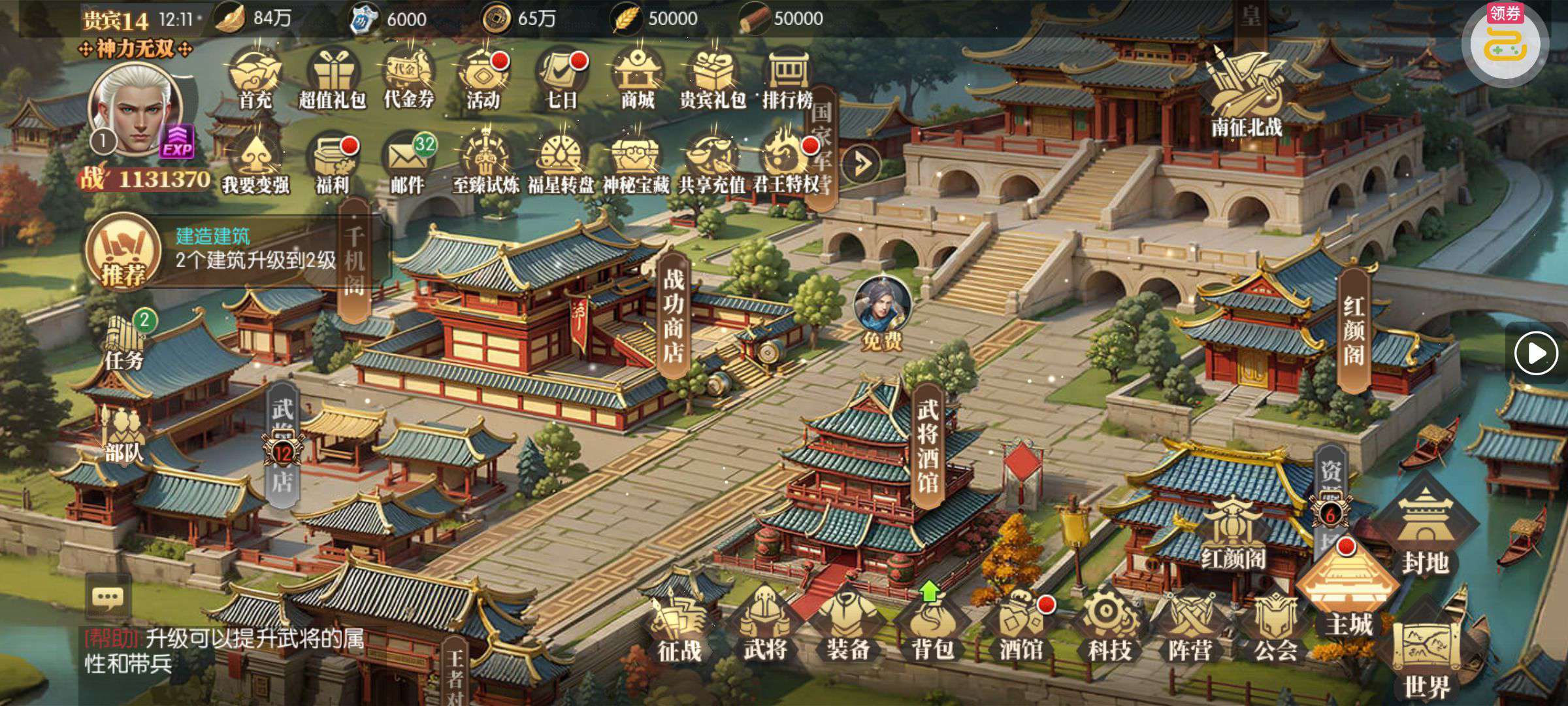Tap the 领券 coupon overlay button

(x=1505, y=42)
